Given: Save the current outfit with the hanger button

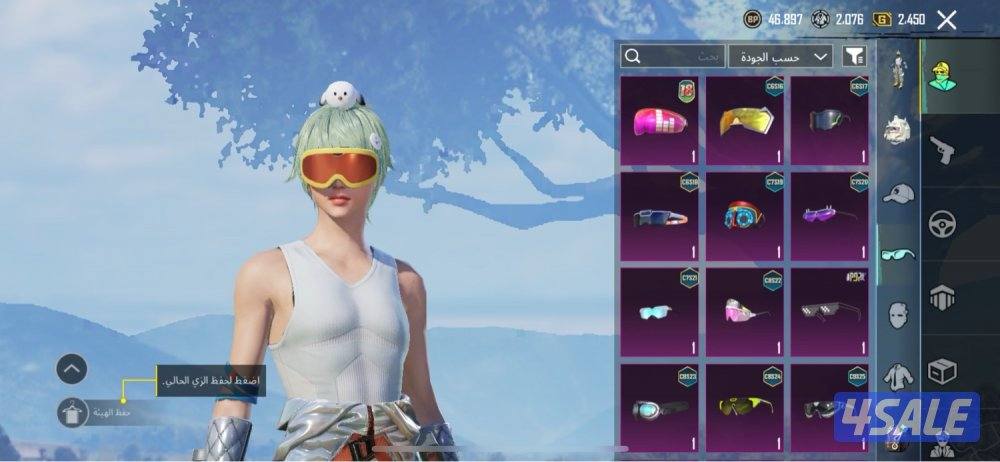Looking at the screenshot, I should click(x=71, y=412).
